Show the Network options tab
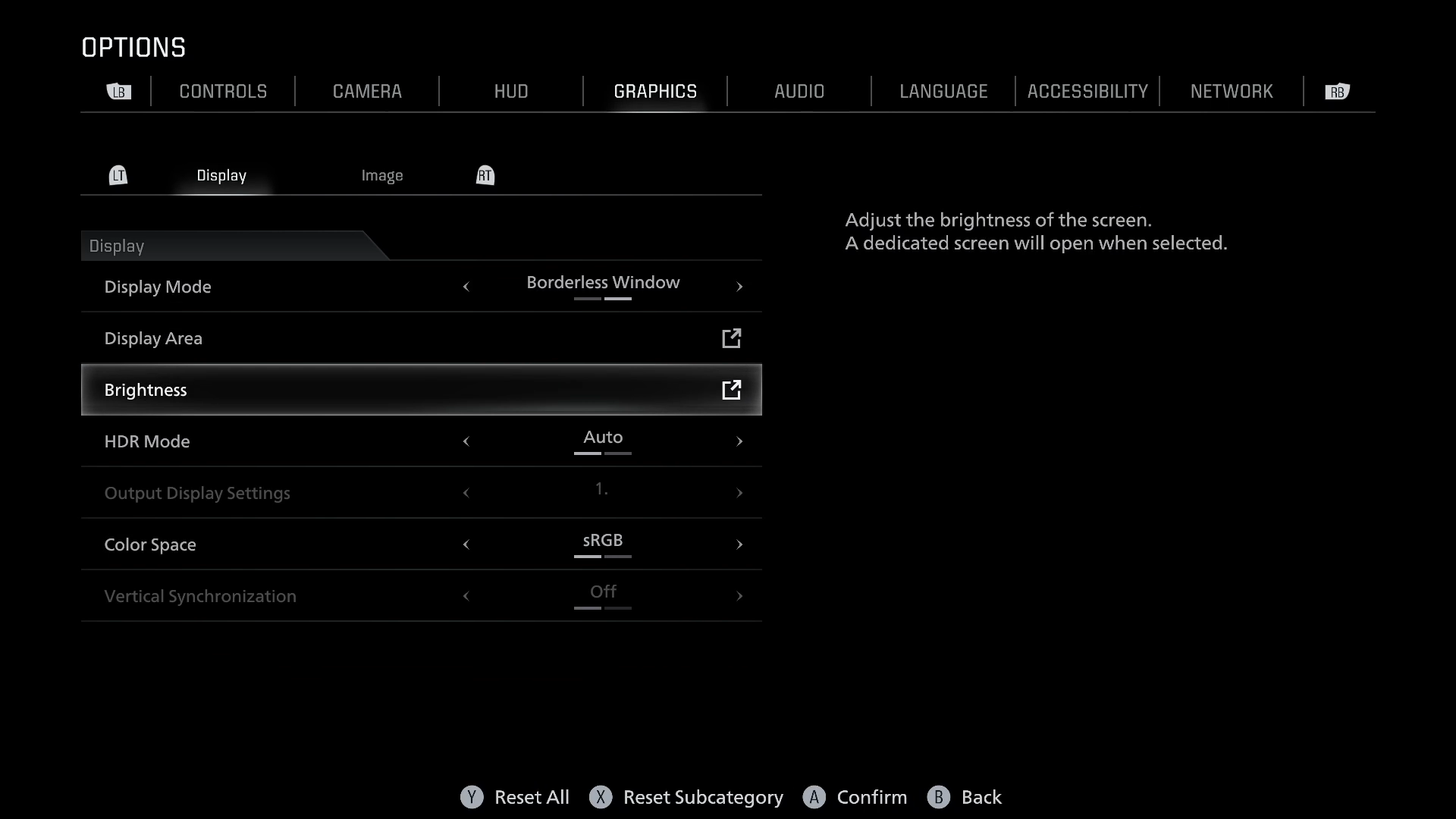1456x819 pixels. pyautogui.click(x=1232, y=92)
